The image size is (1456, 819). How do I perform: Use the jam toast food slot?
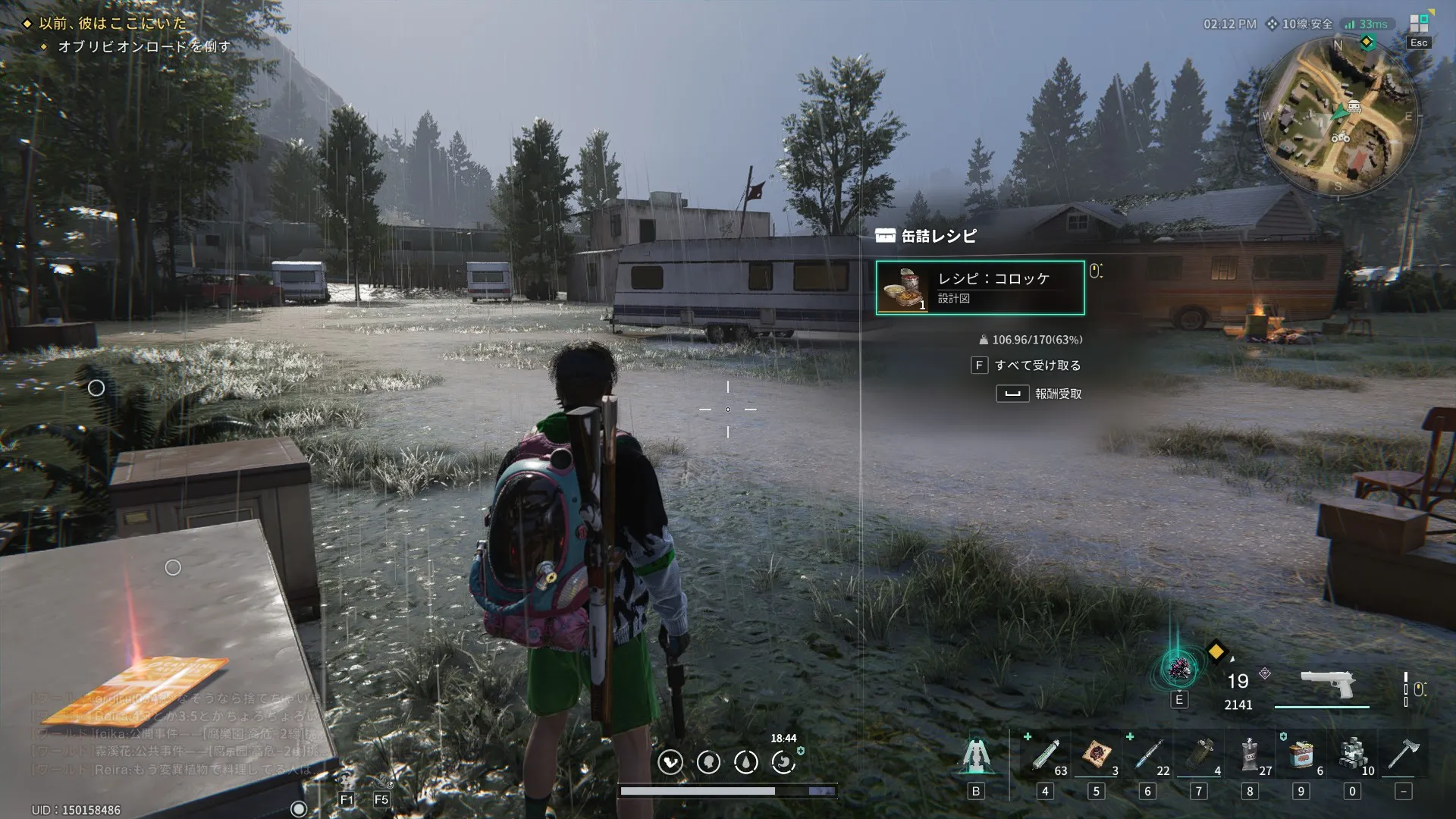coord(1096,755)
